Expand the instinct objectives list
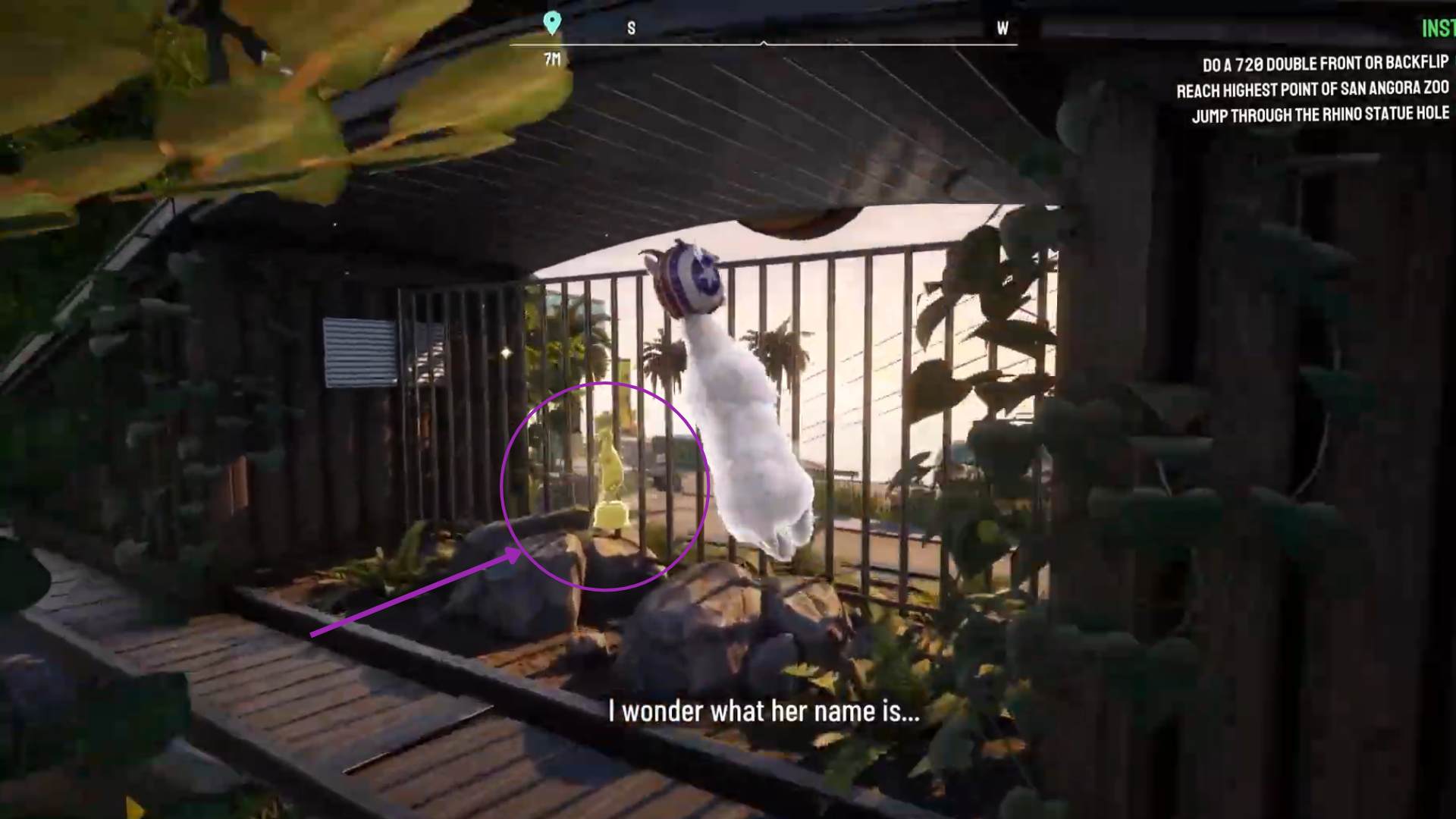 pyautogui.click(x=1319, y=87)
